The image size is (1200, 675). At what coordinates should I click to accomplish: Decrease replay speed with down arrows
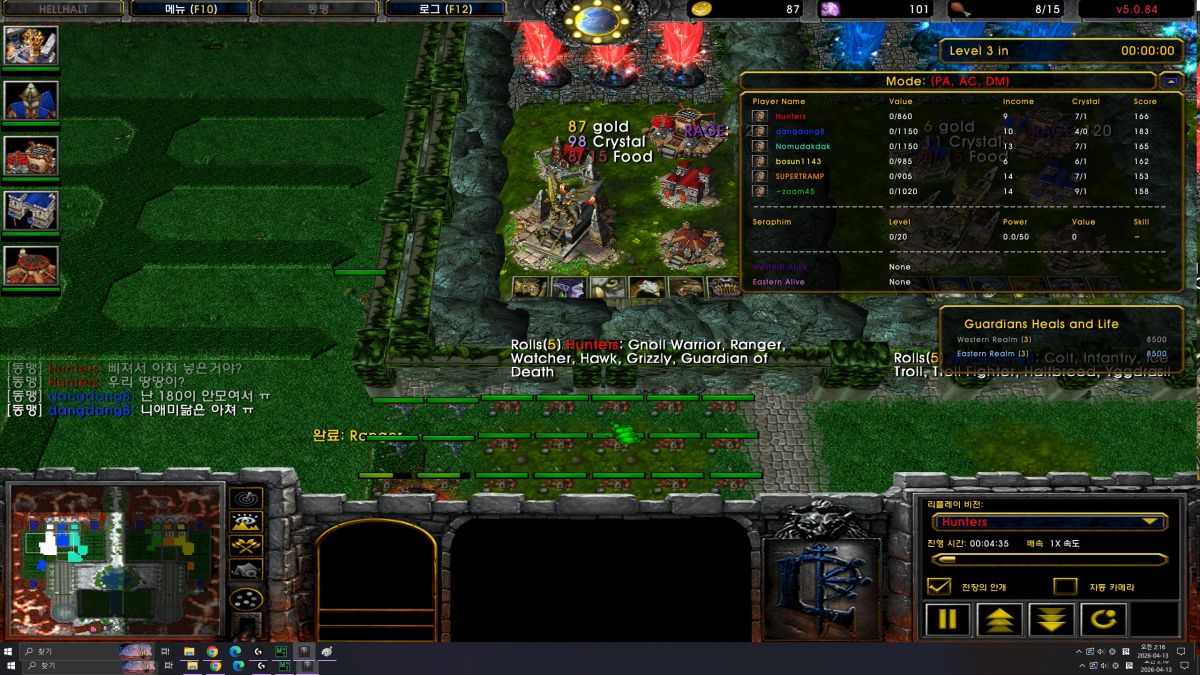click(x=1051, y=619)
